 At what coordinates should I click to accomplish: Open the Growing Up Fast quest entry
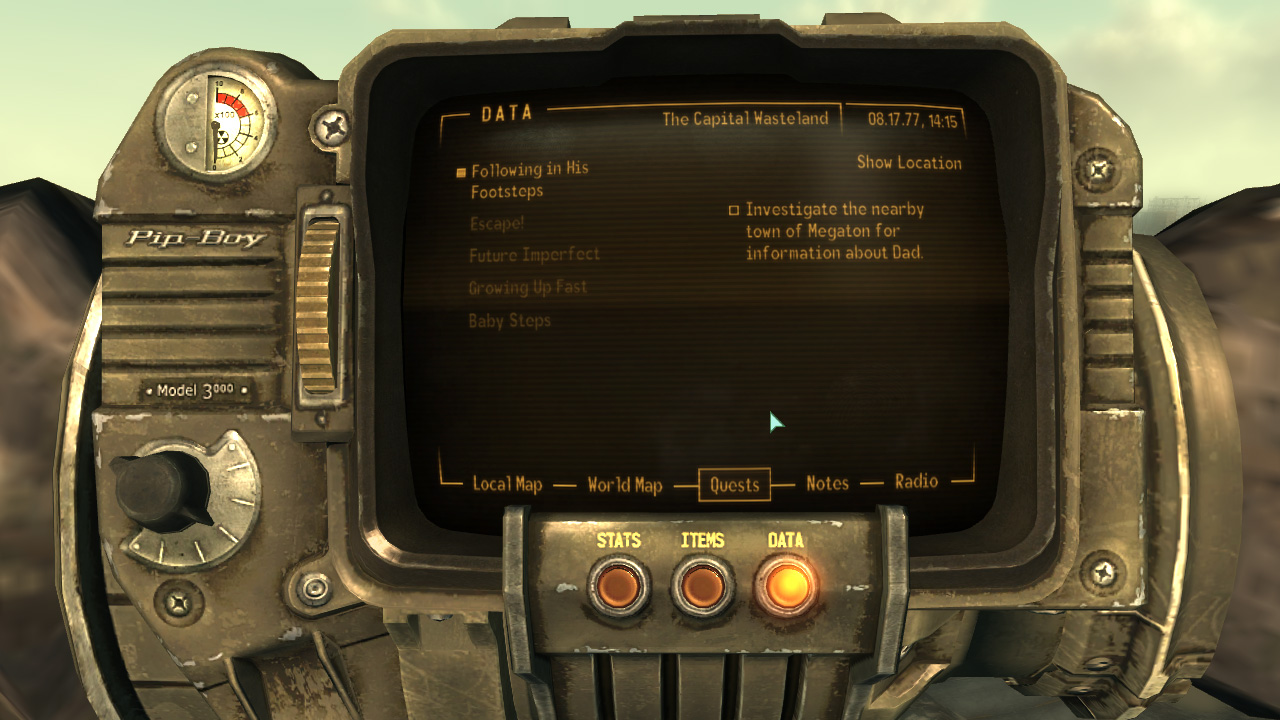point(527,288)
